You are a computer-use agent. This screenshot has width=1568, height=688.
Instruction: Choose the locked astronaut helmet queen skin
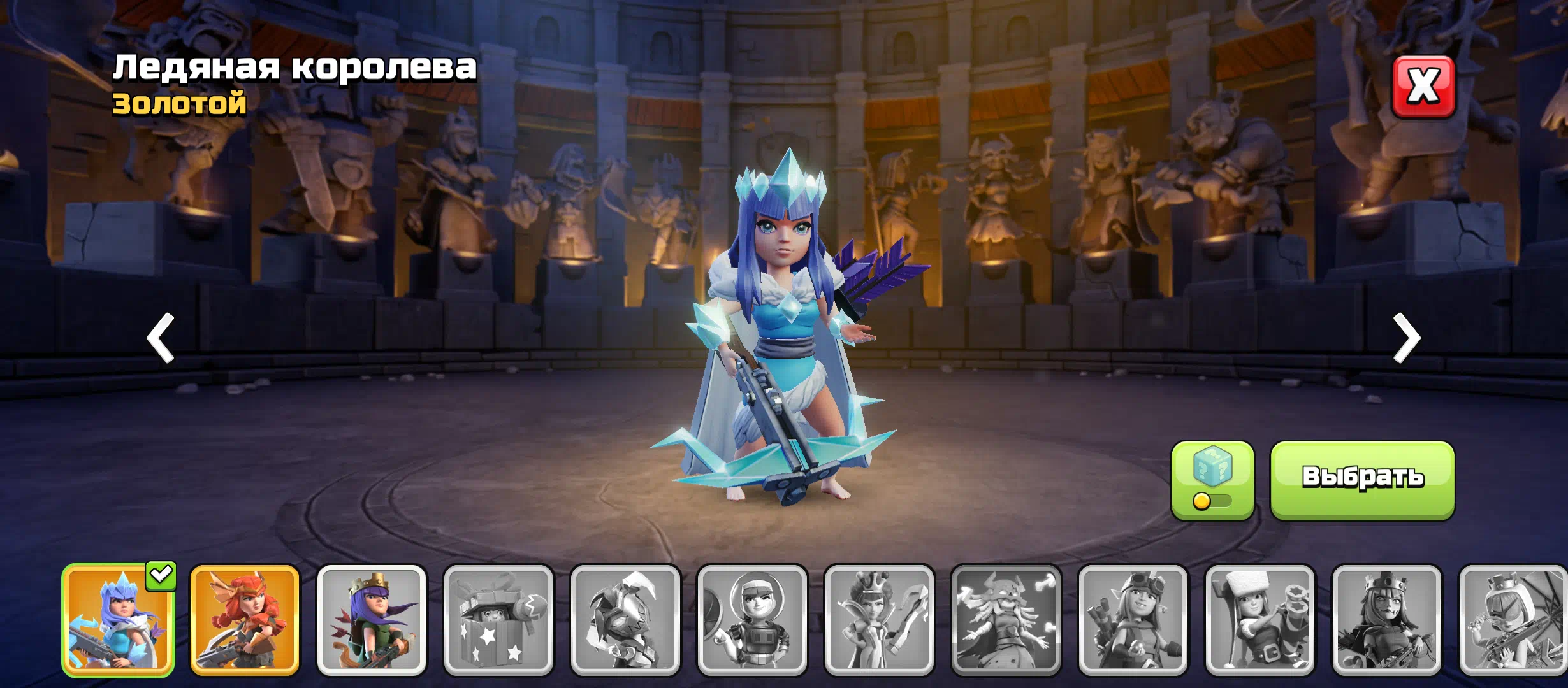752,620
